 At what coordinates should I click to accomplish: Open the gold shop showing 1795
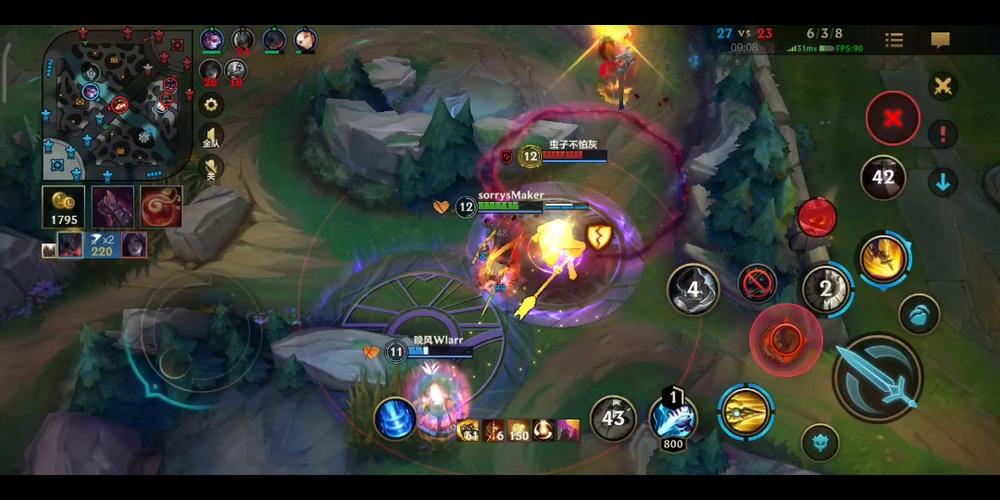pyautogui.click(x=64, y=207)
